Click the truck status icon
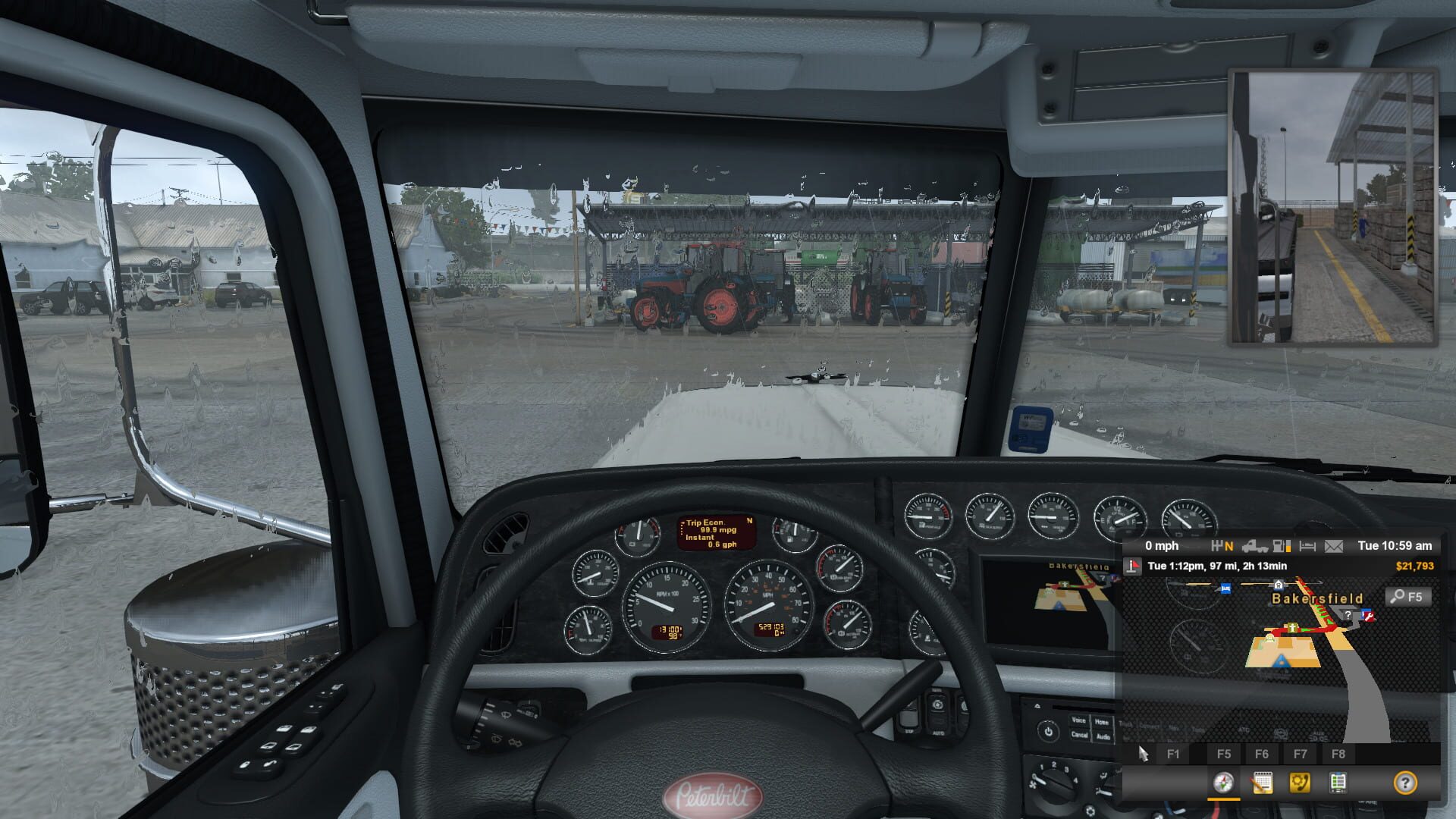Image resolution: width=1456 pixels, height=819 pixels. click(1255, 547)
